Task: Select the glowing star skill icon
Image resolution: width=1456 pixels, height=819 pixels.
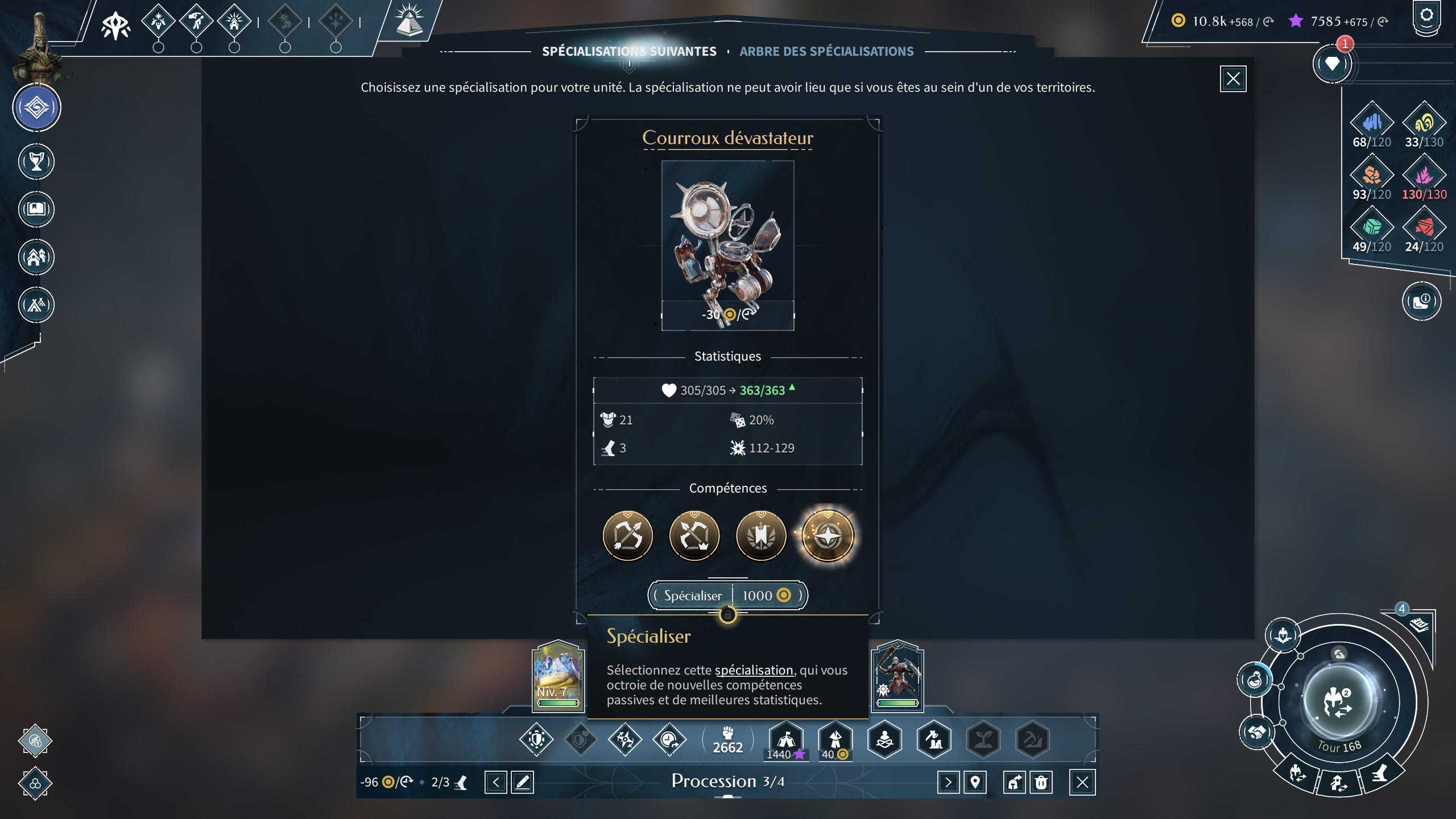Action: click(828, 536)
